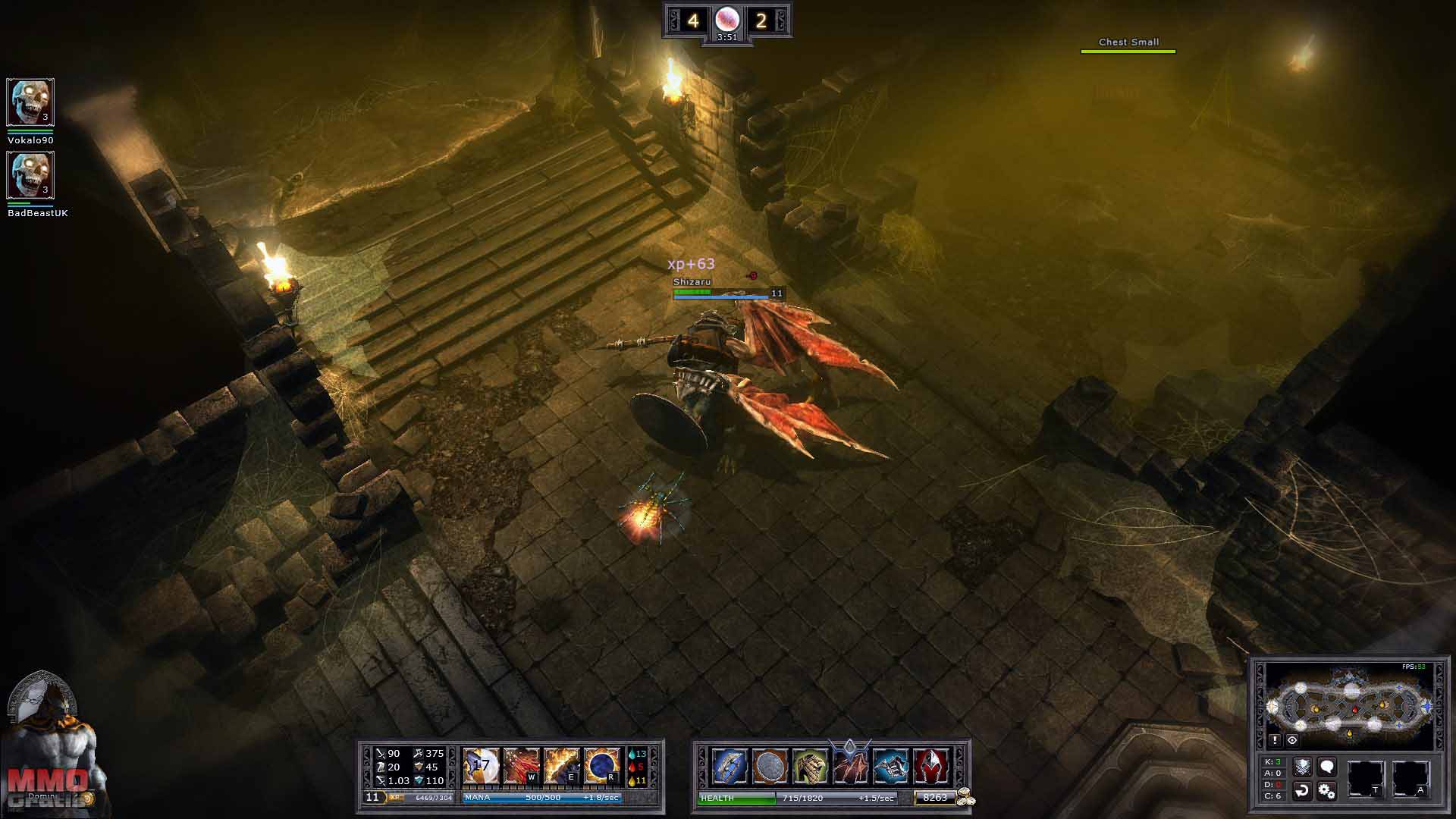Viewport: 1456px width, 819px height.
Task: Open the shop via gold coins icon
Action: coord(965,797)
